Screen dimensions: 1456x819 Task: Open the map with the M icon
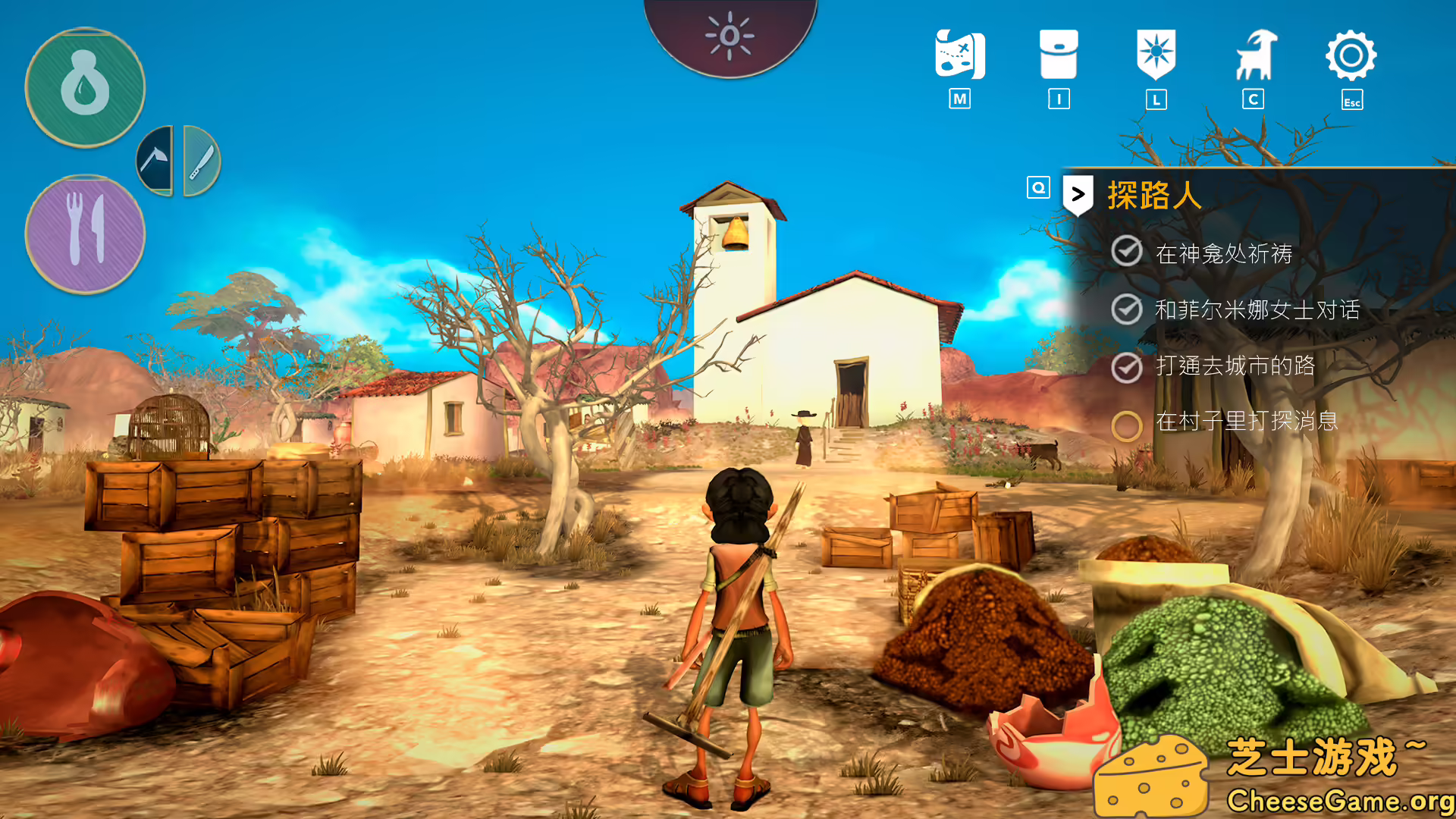point(960,55)
